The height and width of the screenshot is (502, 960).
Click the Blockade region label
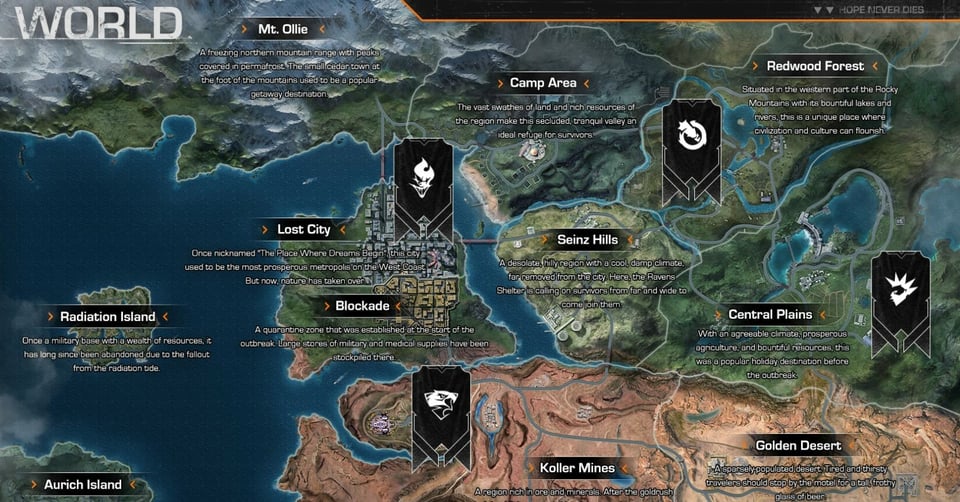click(362, 306)
